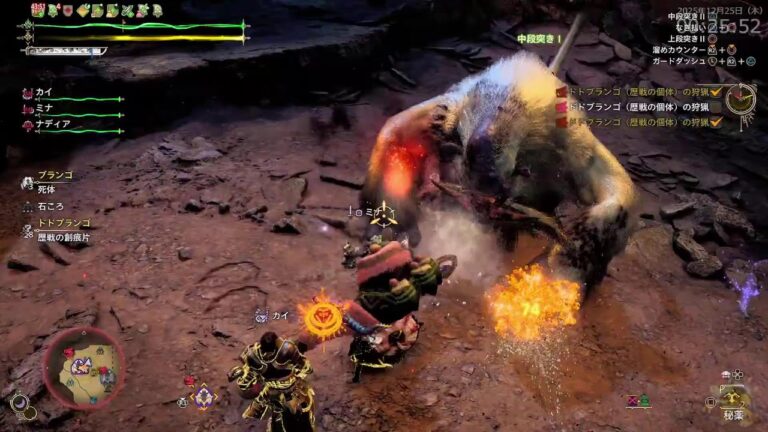Click the unchecked ドドブランゴ hunt objective

643,107
